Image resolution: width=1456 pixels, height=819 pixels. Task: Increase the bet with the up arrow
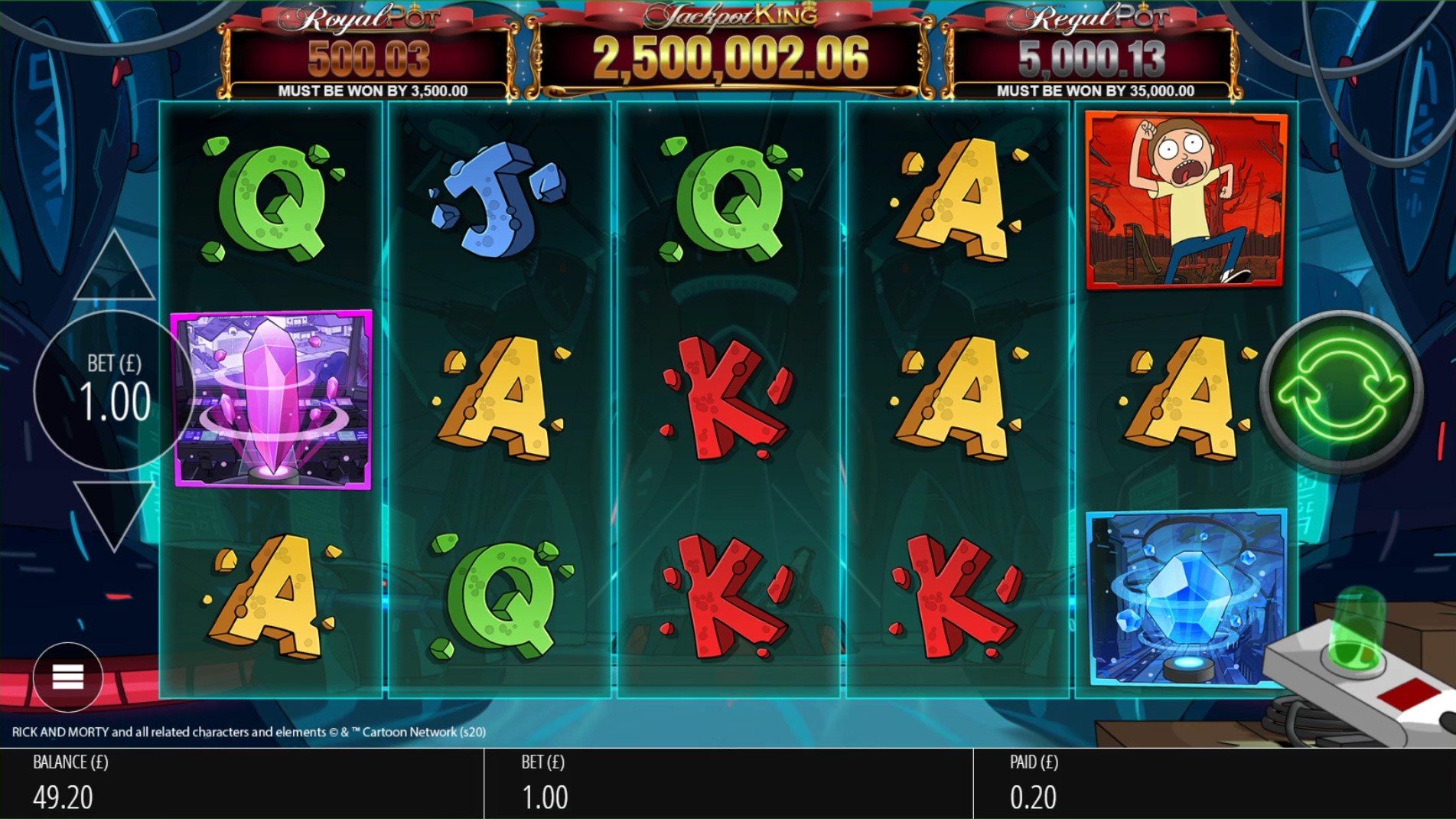pos(114,269)
